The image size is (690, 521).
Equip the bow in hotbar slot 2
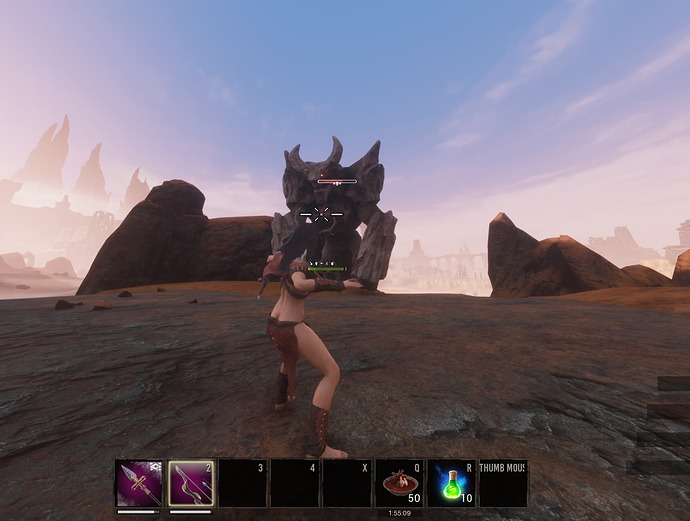click(191, 484)
